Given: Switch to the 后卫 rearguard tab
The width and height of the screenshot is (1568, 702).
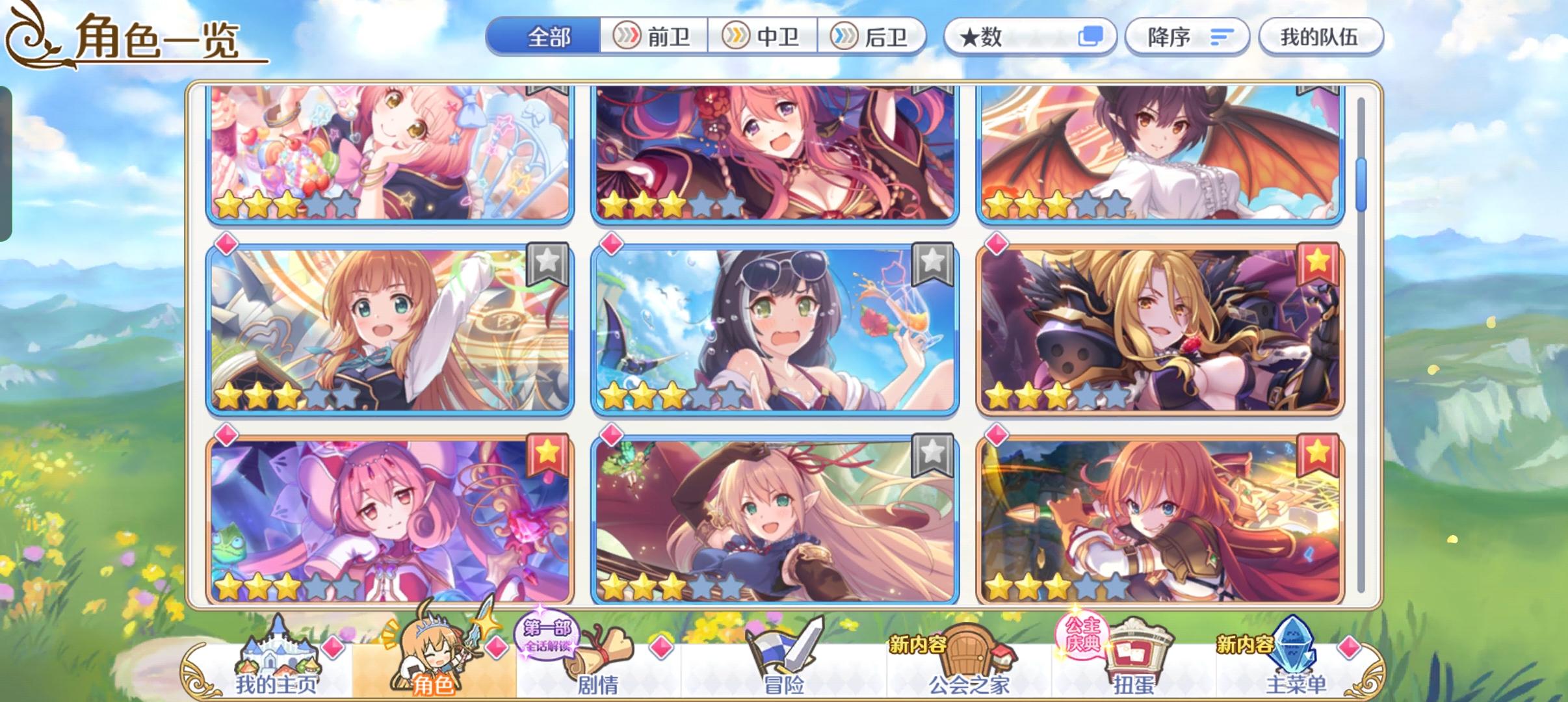Looking at the screenshot, I should coord(874,37).
